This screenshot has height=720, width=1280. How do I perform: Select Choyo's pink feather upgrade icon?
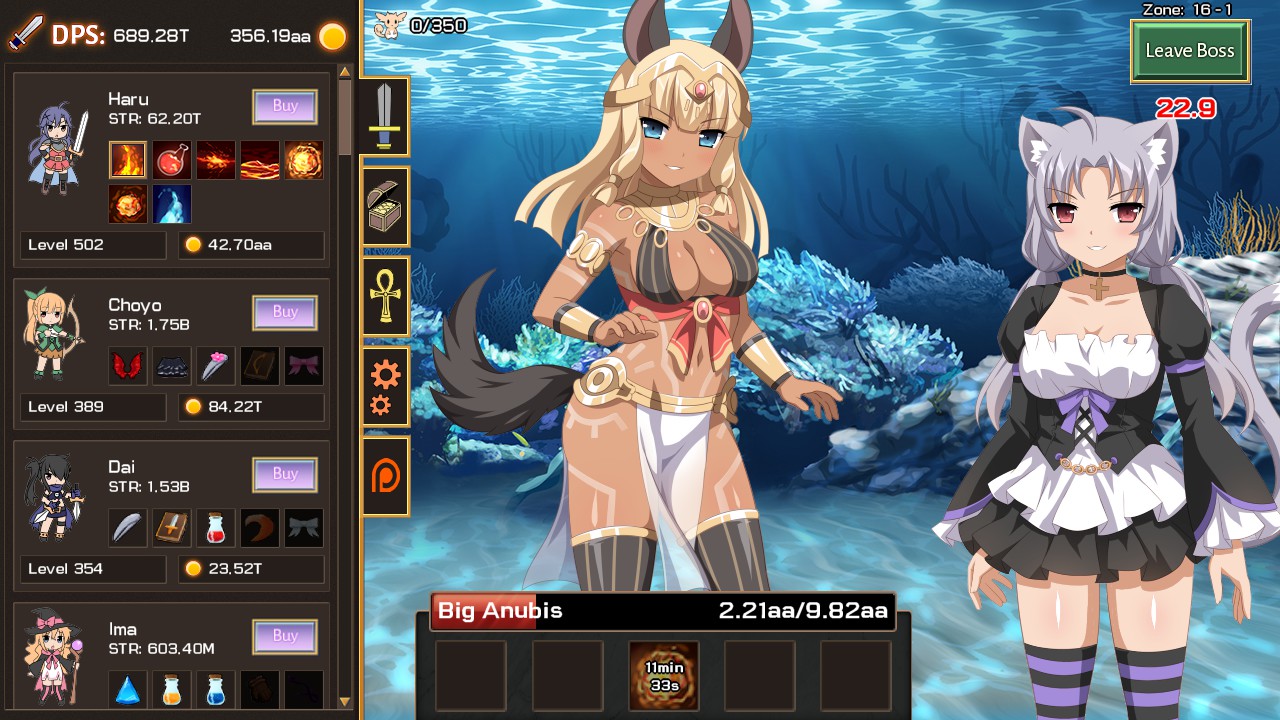(x=216, y=366)
